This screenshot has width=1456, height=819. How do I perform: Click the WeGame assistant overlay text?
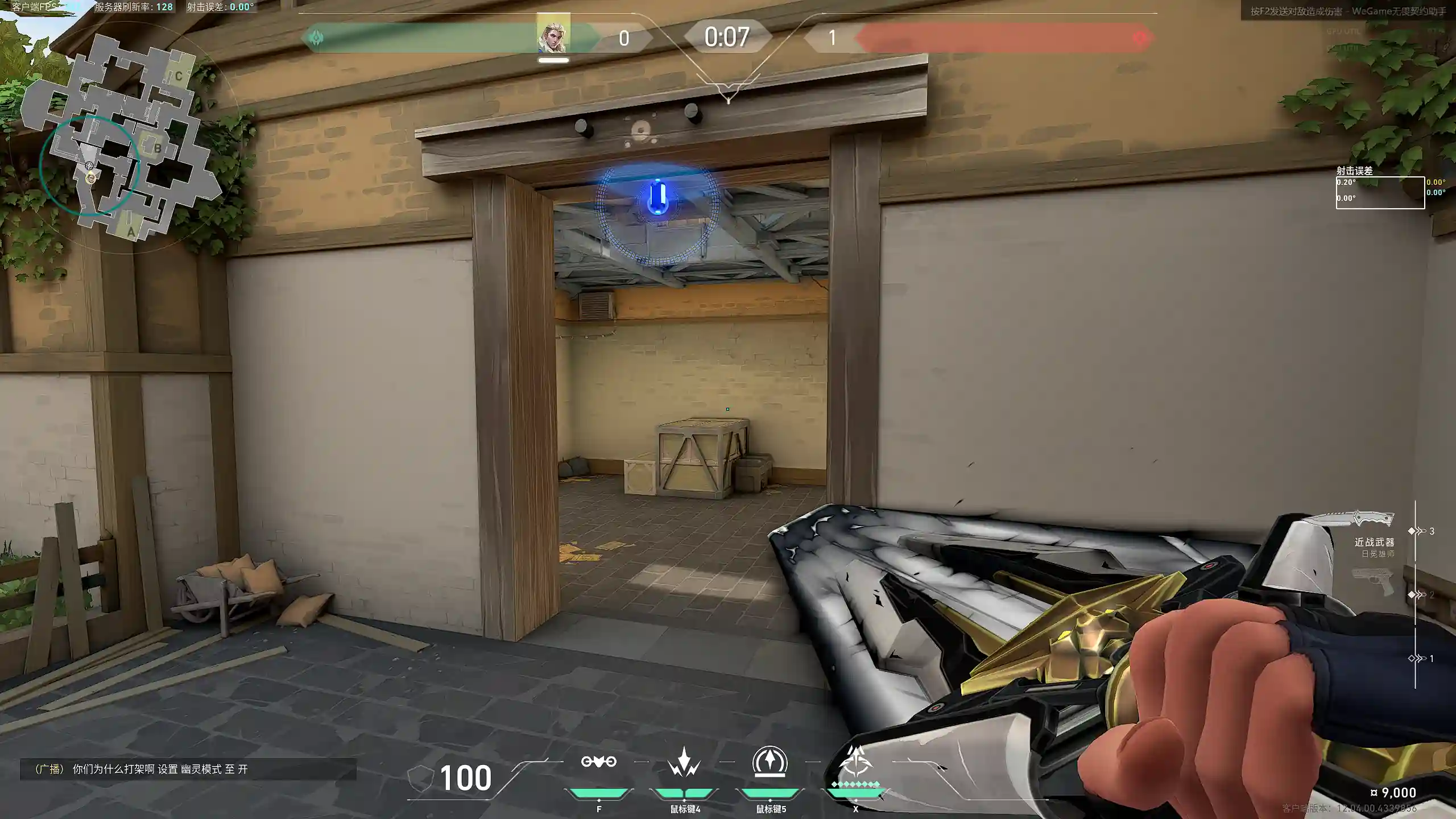coord(1348,11)
